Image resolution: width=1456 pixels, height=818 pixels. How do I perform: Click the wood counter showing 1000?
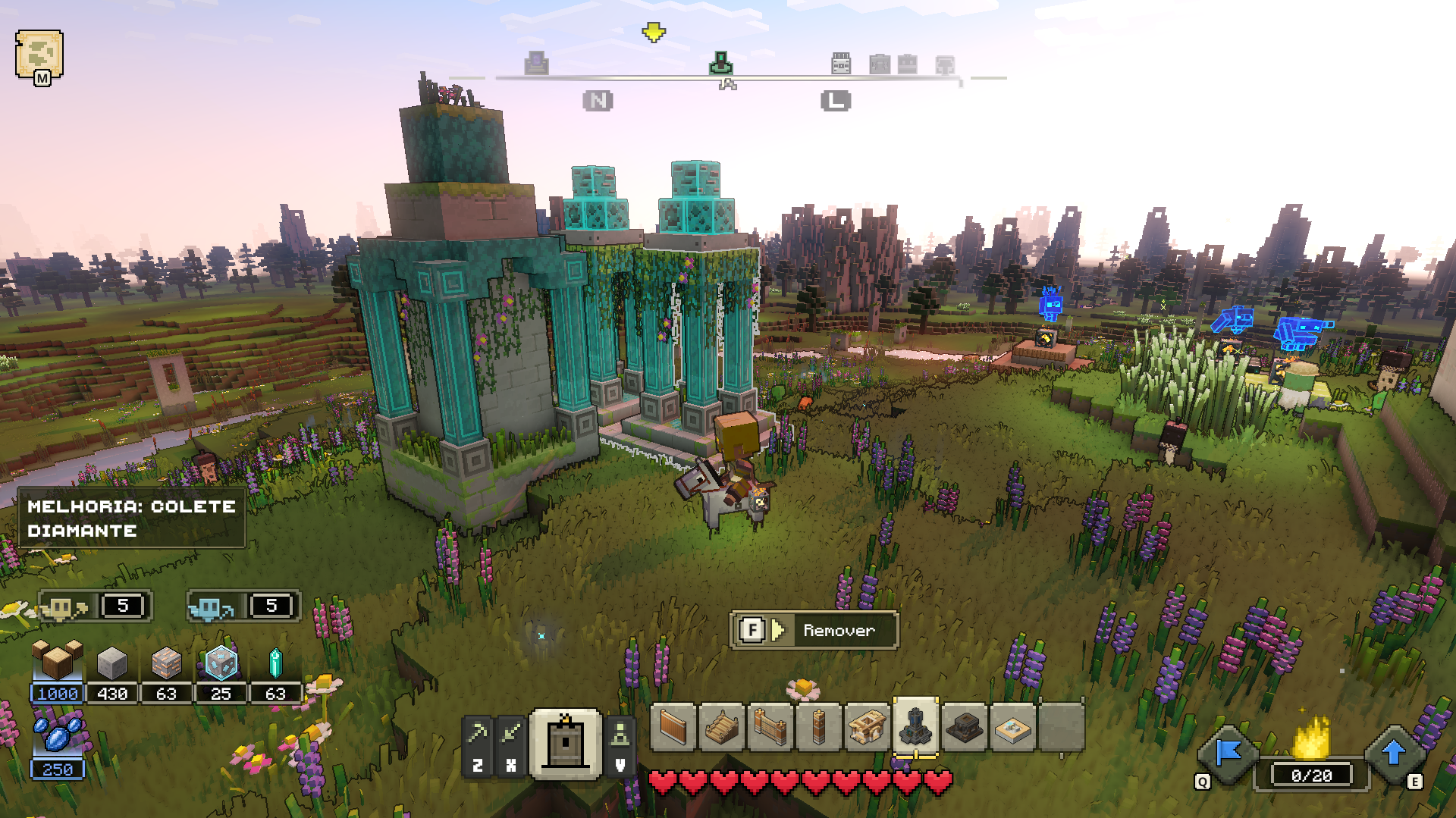56,693
